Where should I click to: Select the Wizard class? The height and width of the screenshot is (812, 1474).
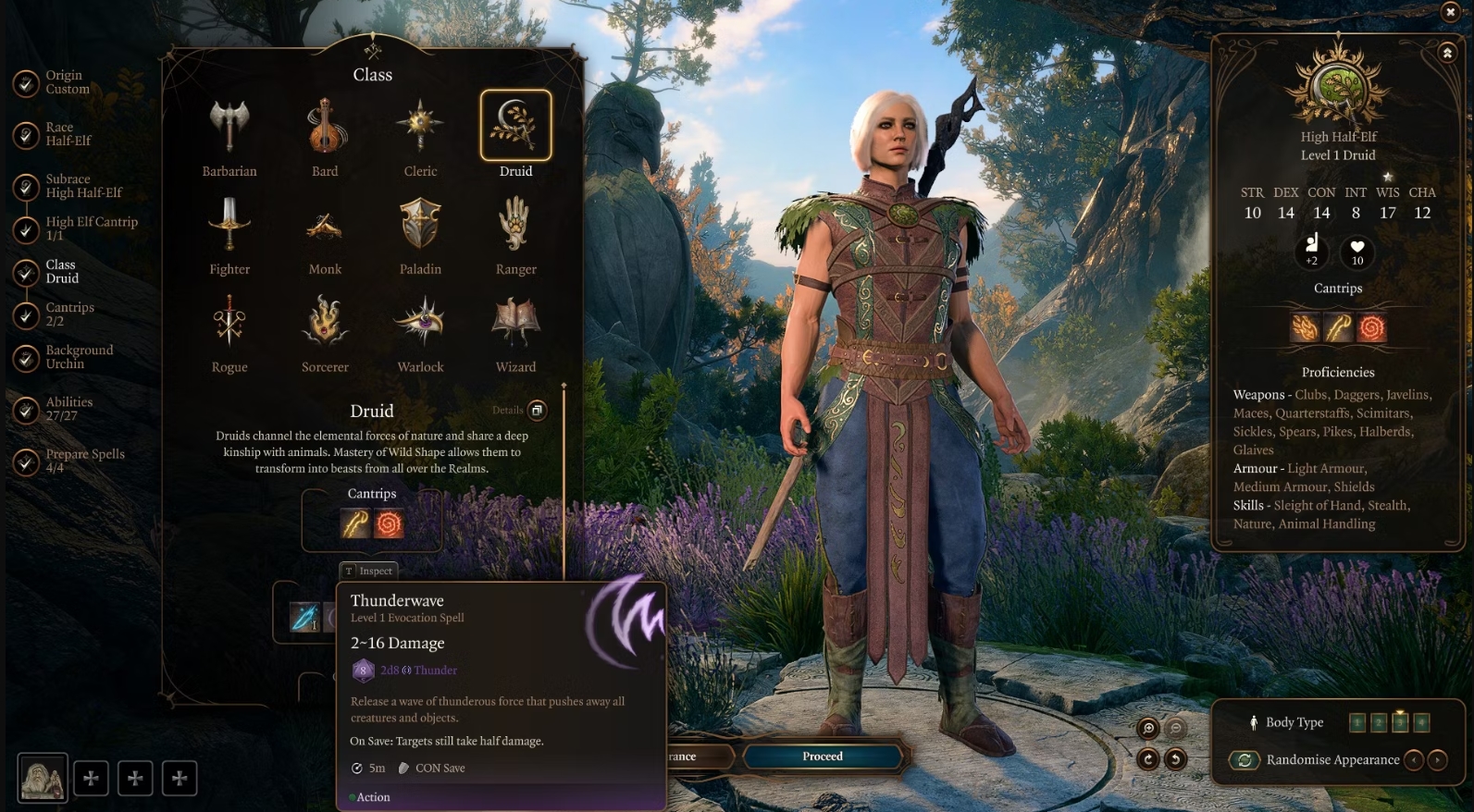515,322
